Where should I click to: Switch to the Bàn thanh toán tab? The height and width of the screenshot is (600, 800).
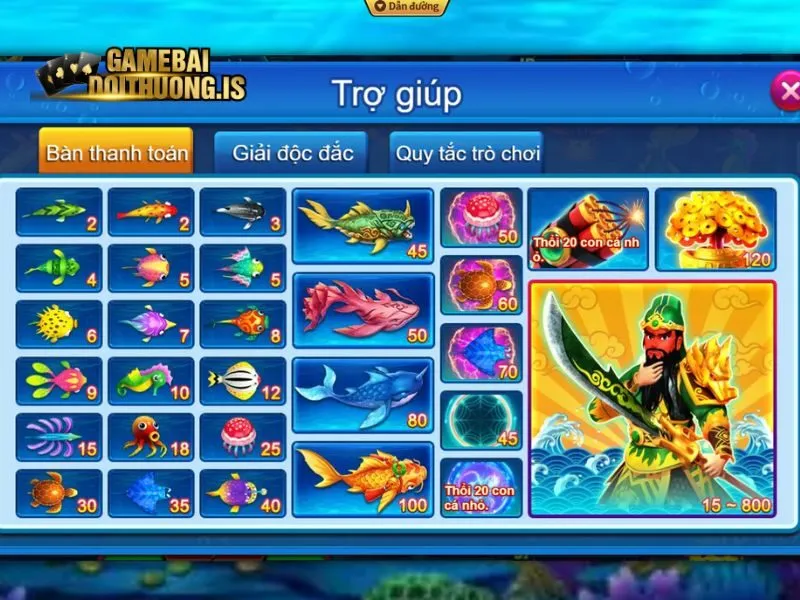click(x=117, y=154)
